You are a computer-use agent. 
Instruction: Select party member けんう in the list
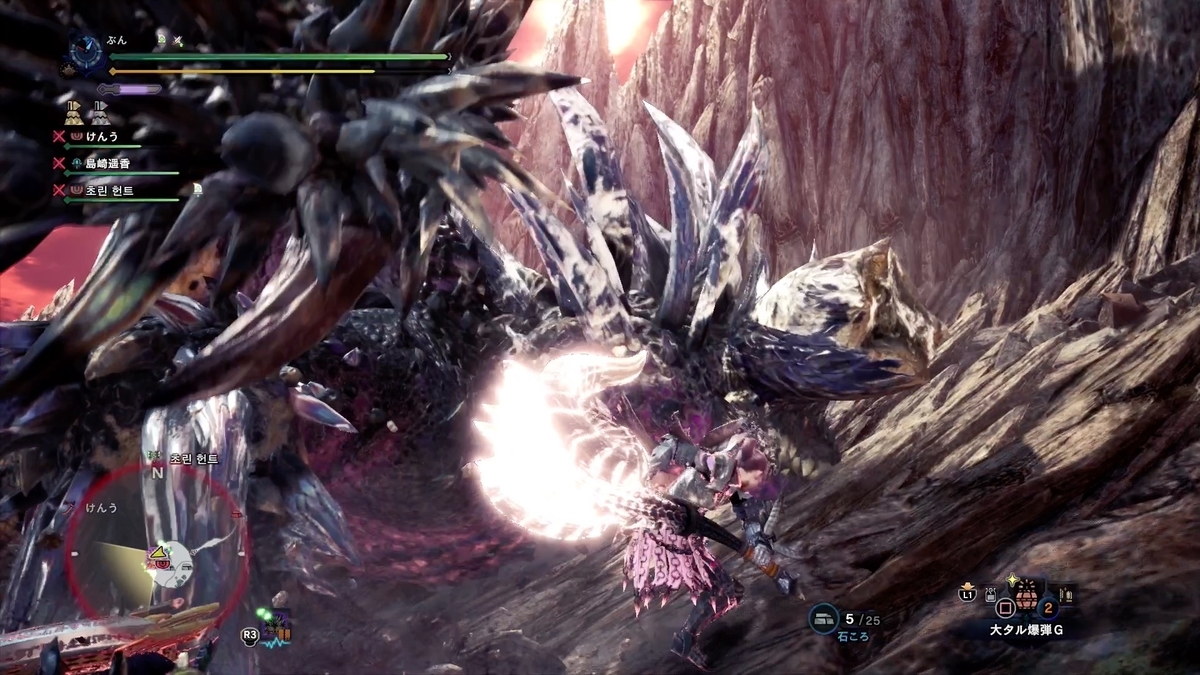(x=103, y=134)
